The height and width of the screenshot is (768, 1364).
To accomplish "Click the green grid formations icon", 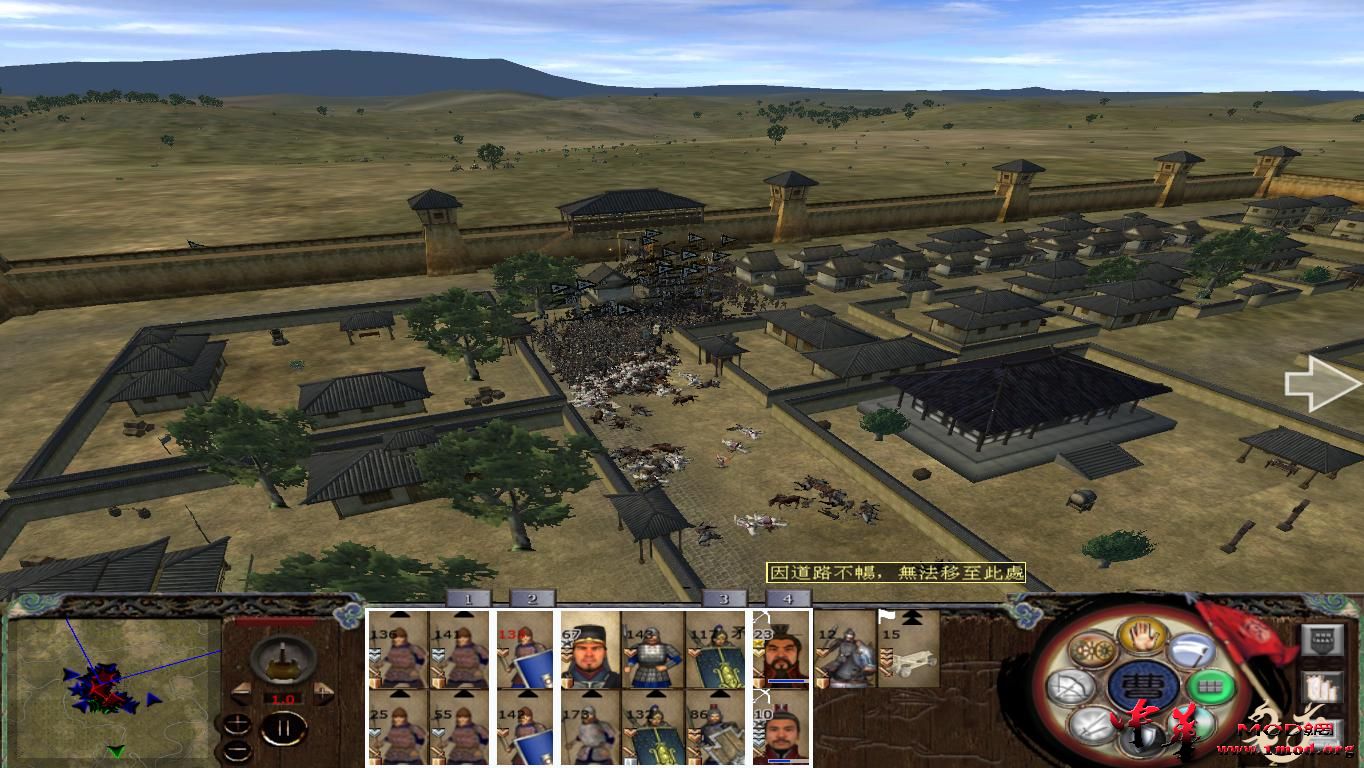I will pyautogui.click(x=1210, y=687).
